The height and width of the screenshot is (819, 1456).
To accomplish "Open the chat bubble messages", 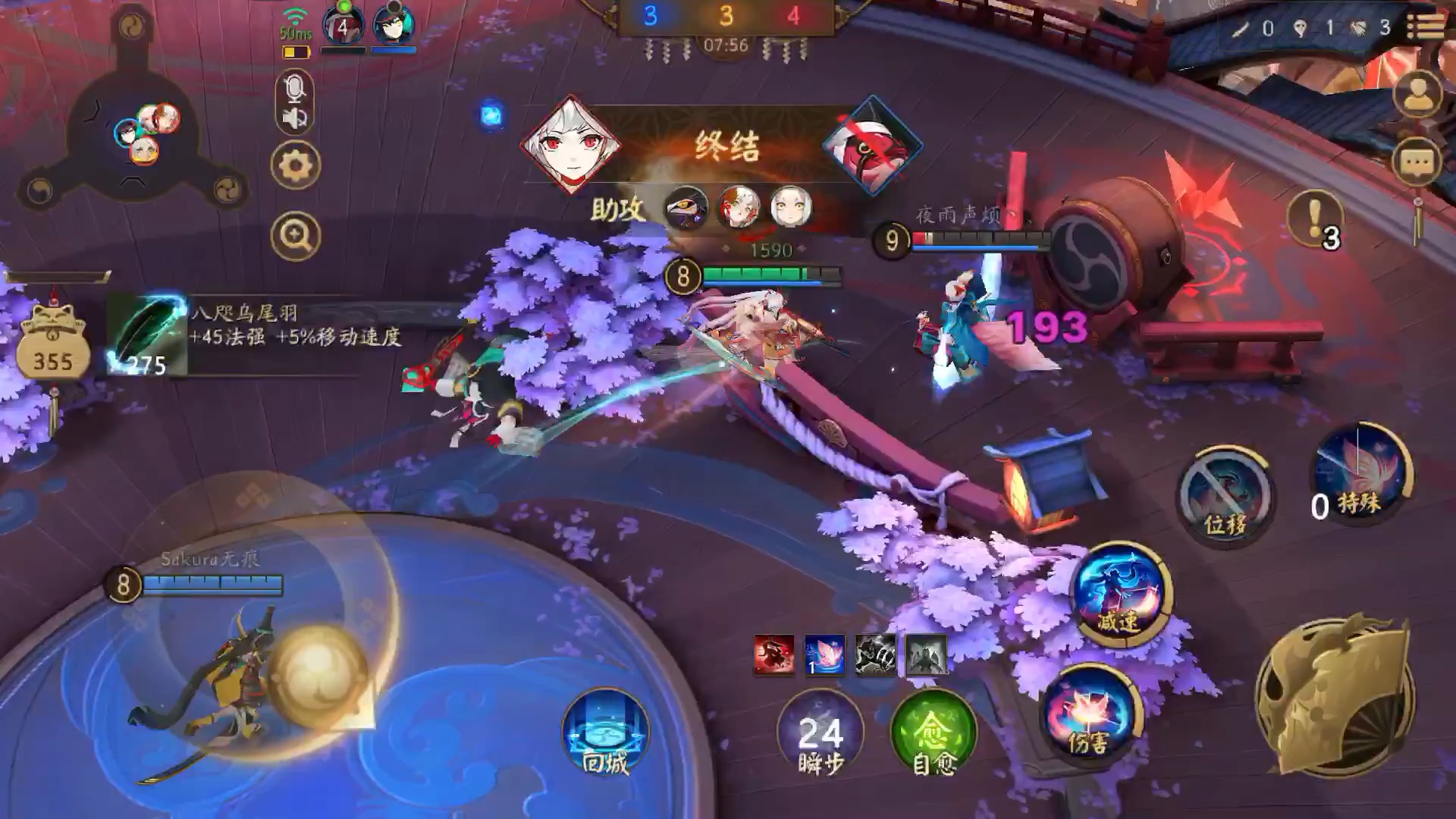I will [1417, 163].
